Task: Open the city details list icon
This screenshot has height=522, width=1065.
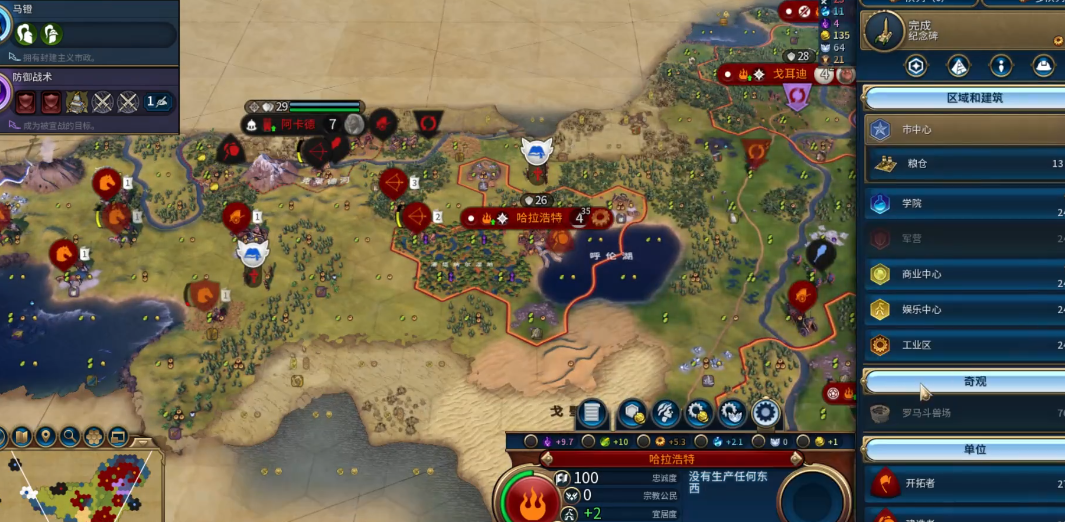Action: (592, 411)
